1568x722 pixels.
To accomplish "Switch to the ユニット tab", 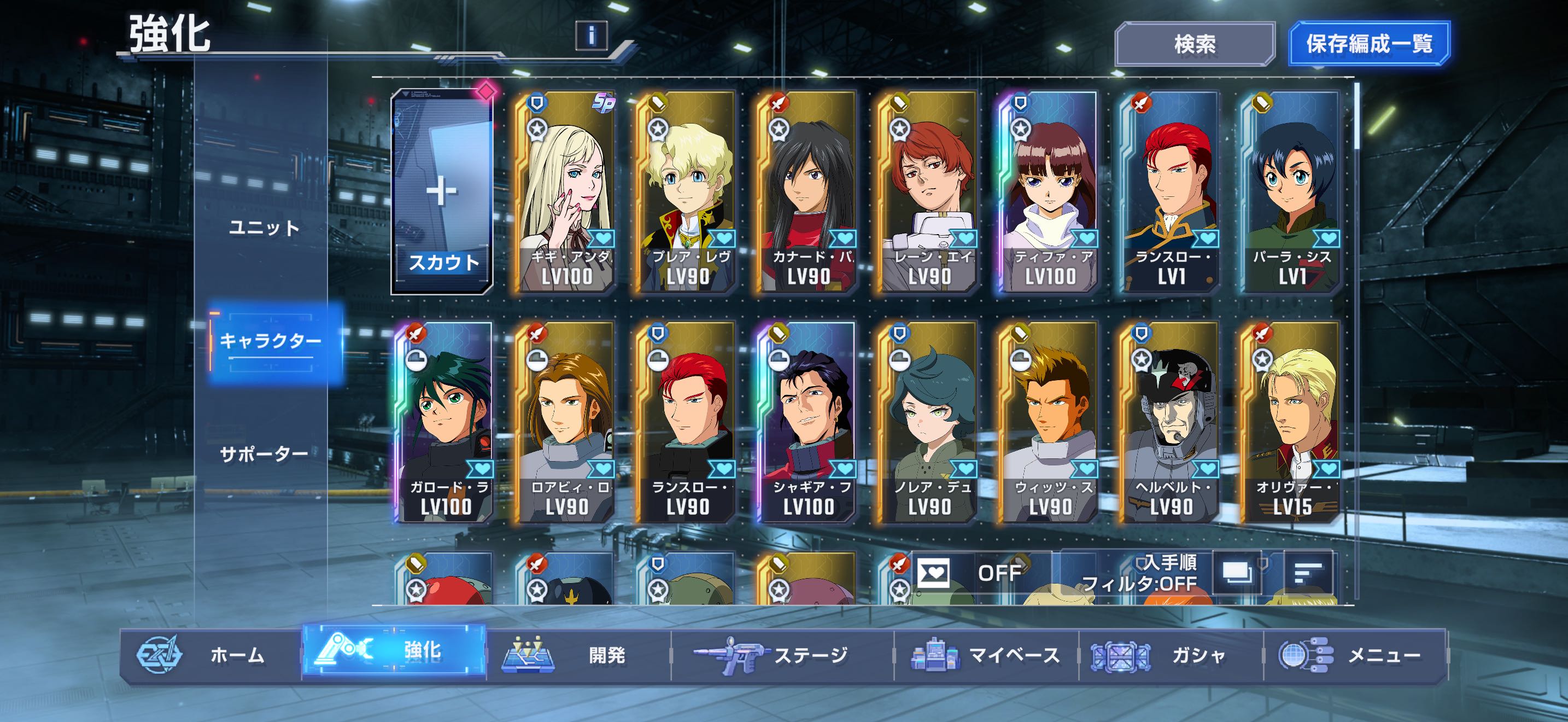I will tap(264, 228).
